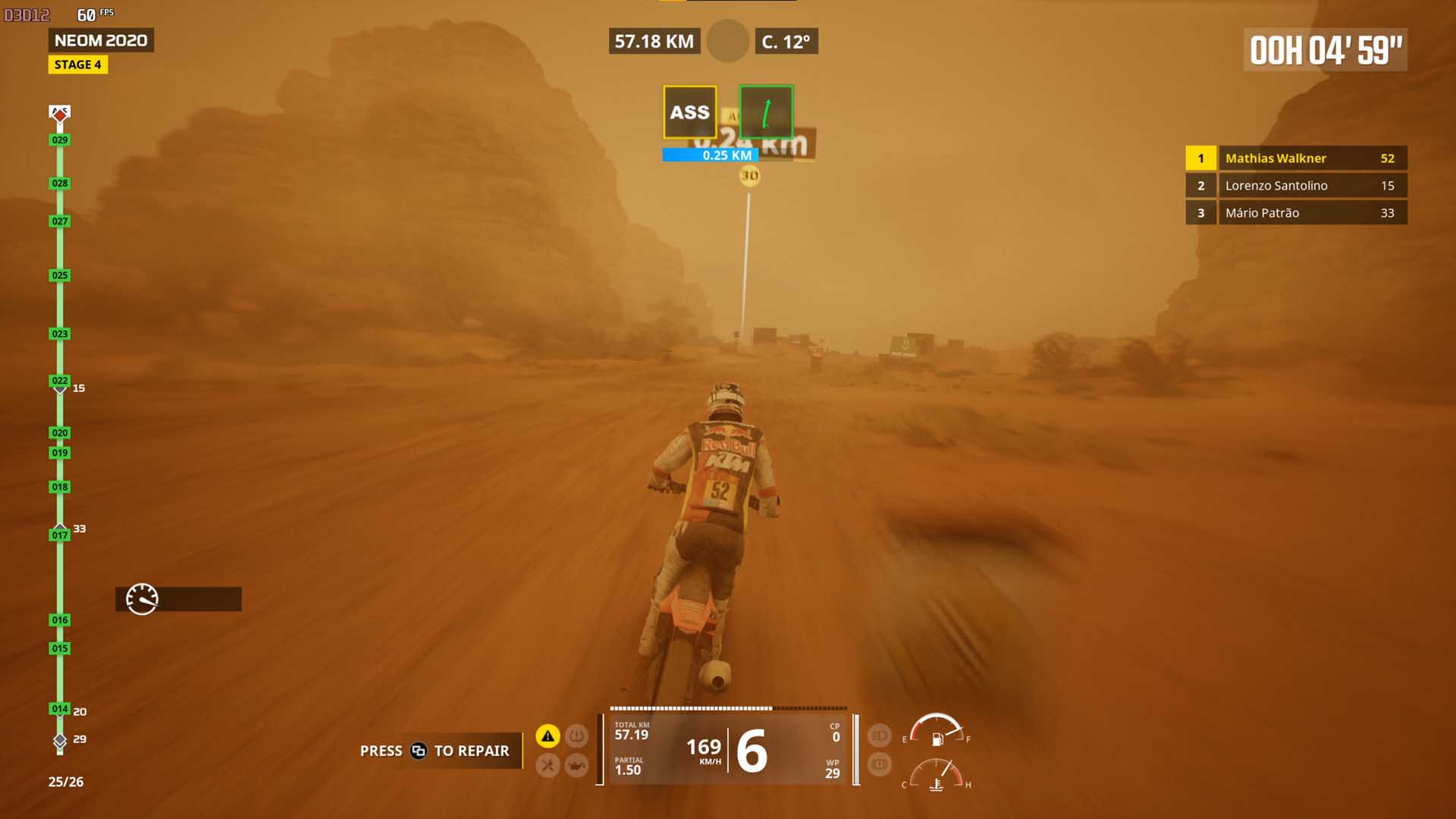The image size is (1456, 819).
Task: Click the green roadbook direction arrow box
Action: [x=766, y=112]
